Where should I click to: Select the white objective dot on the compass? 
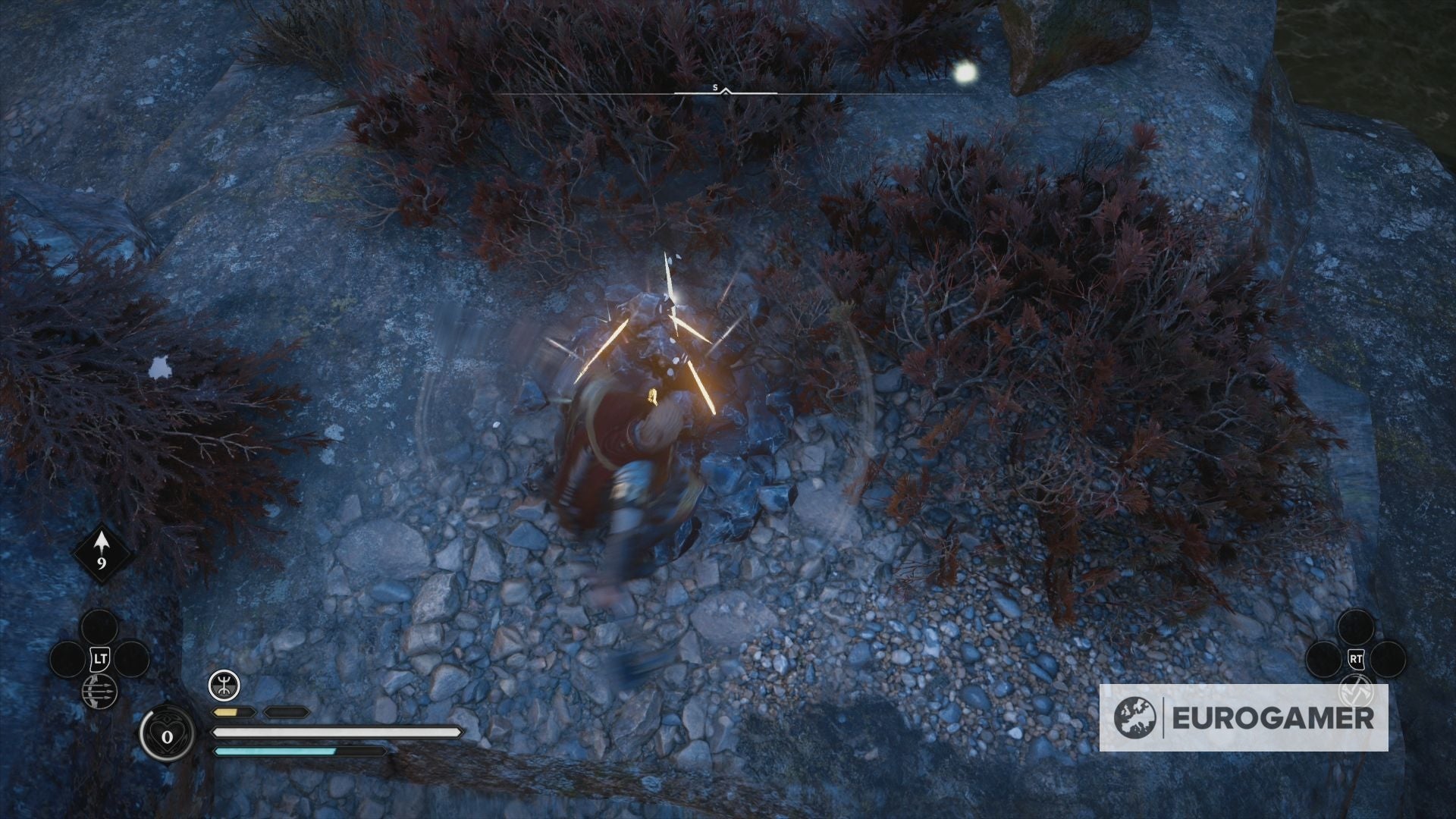965,74
